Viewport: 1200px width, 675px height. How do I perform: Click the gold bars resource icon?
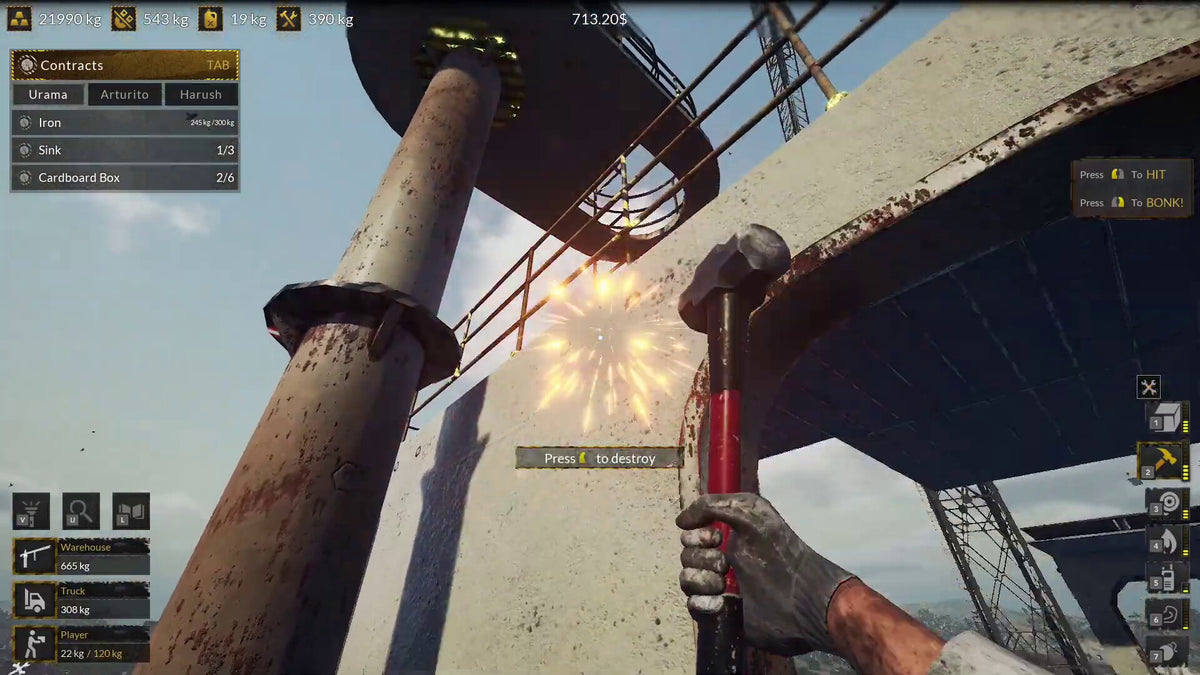coord(19,19)
